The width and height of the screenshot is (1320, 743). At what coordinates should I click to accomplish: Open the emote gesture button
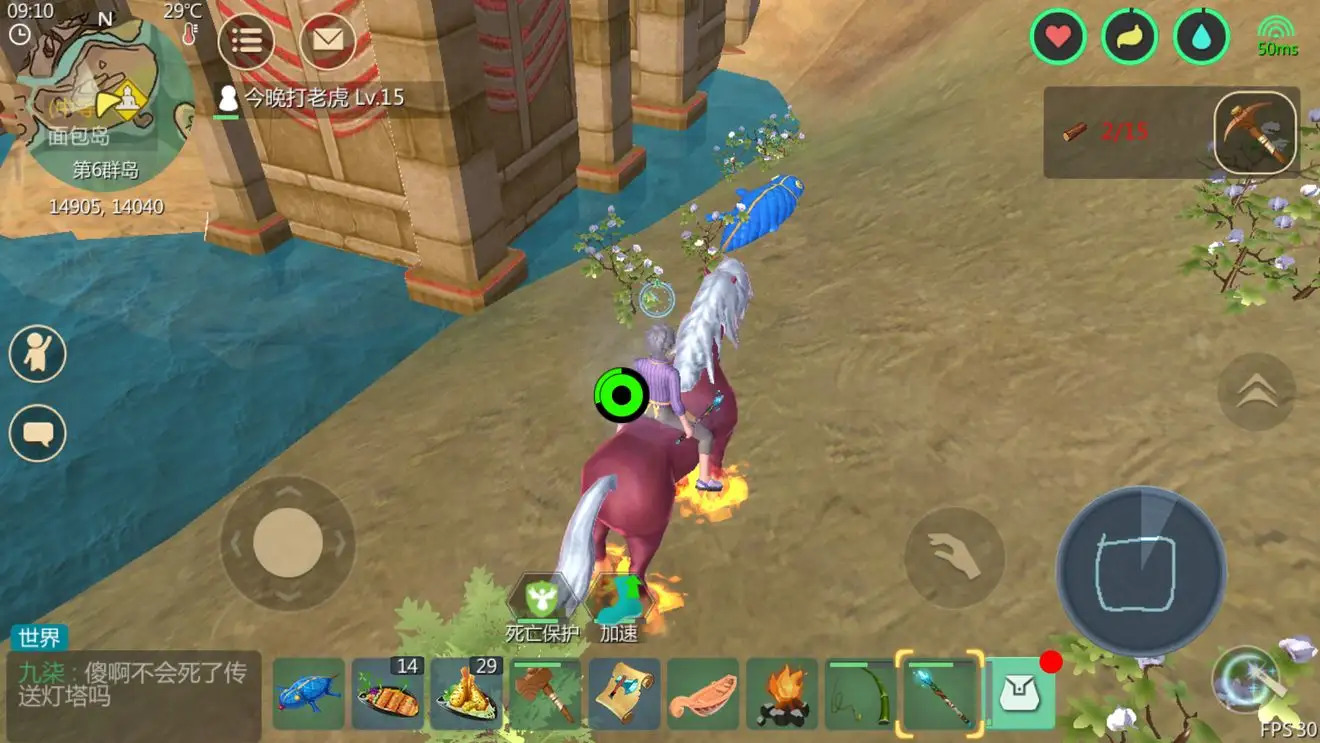tap(38, 353)
